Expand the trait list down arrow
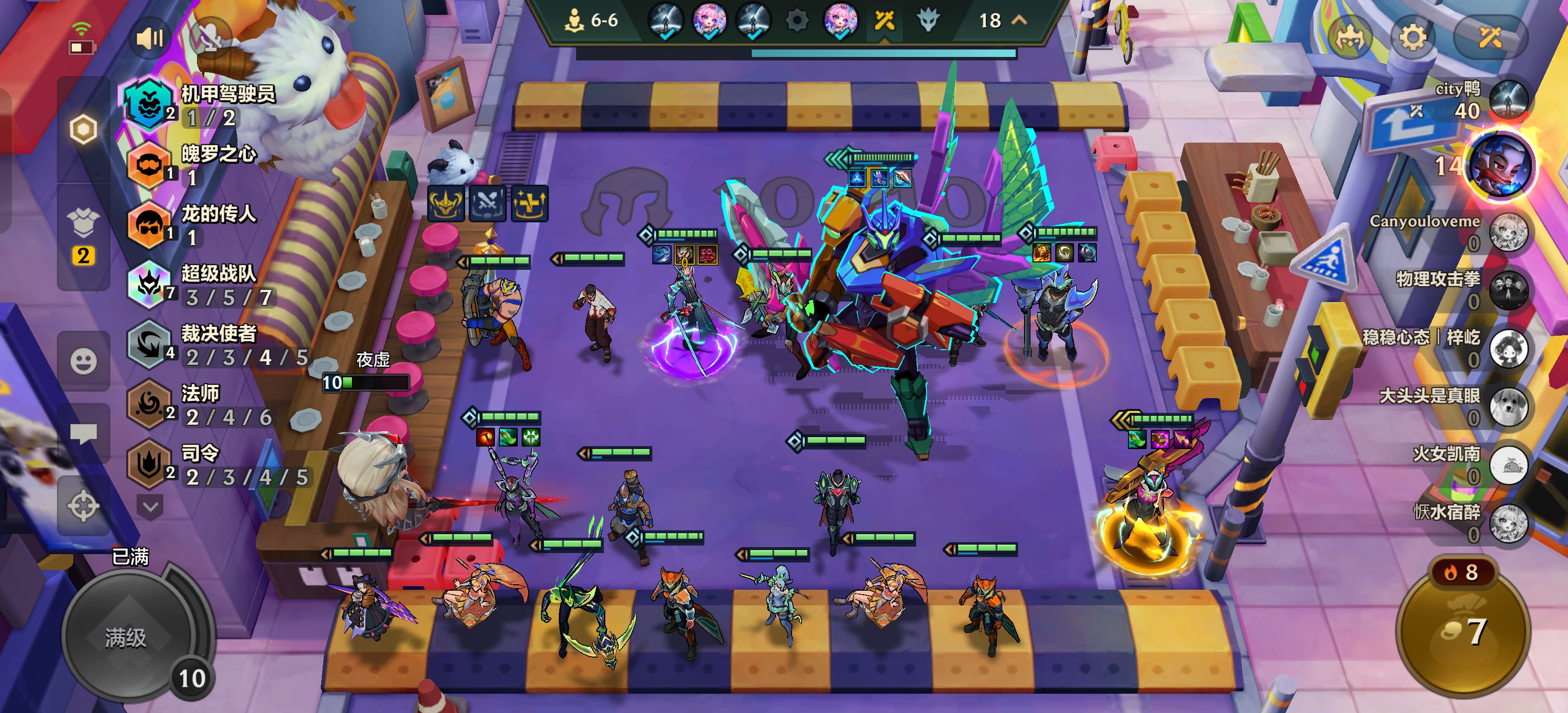 coord(150,506)
